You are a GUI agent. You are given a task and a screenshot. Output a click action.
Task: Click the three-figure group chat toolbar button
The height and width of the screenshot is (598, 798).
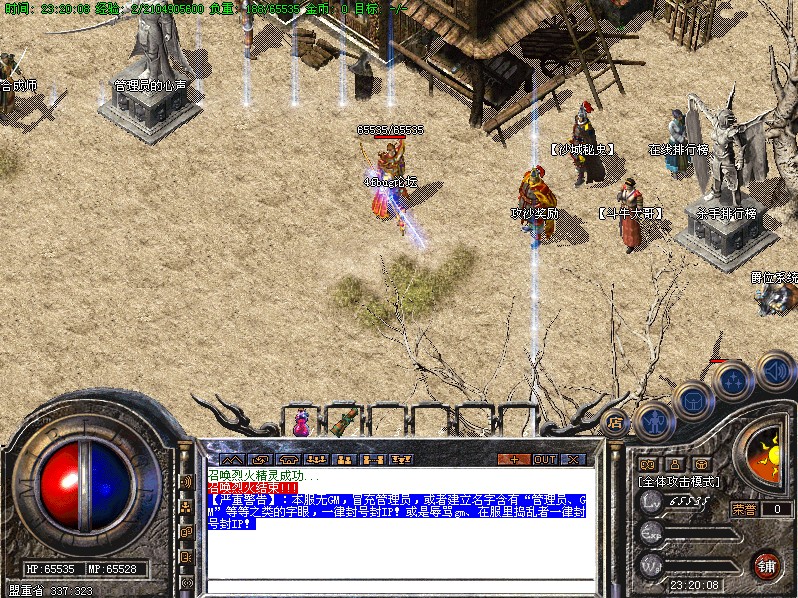click(314, 459)
